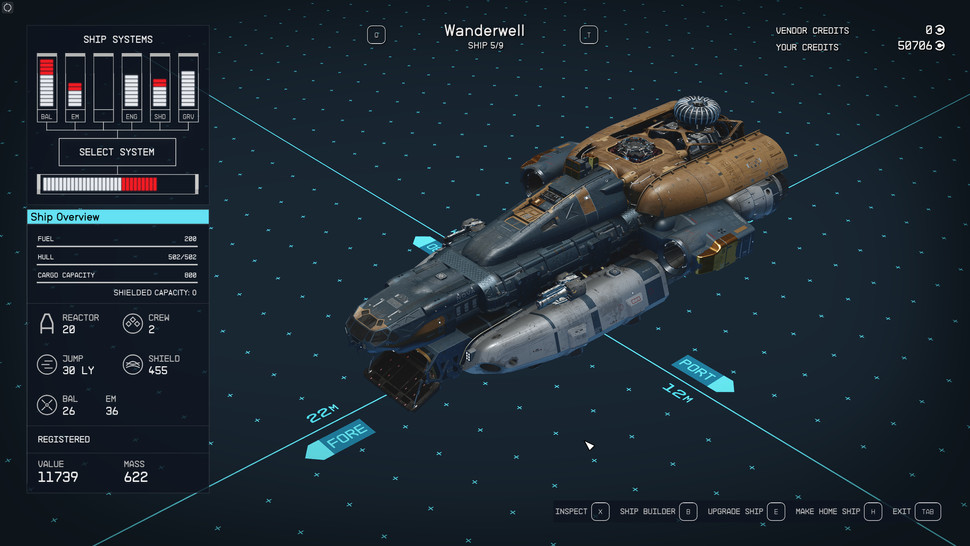Open the Ship Overview panel header
The width and height of the screenshot is (970, 546).
[118, 217]
